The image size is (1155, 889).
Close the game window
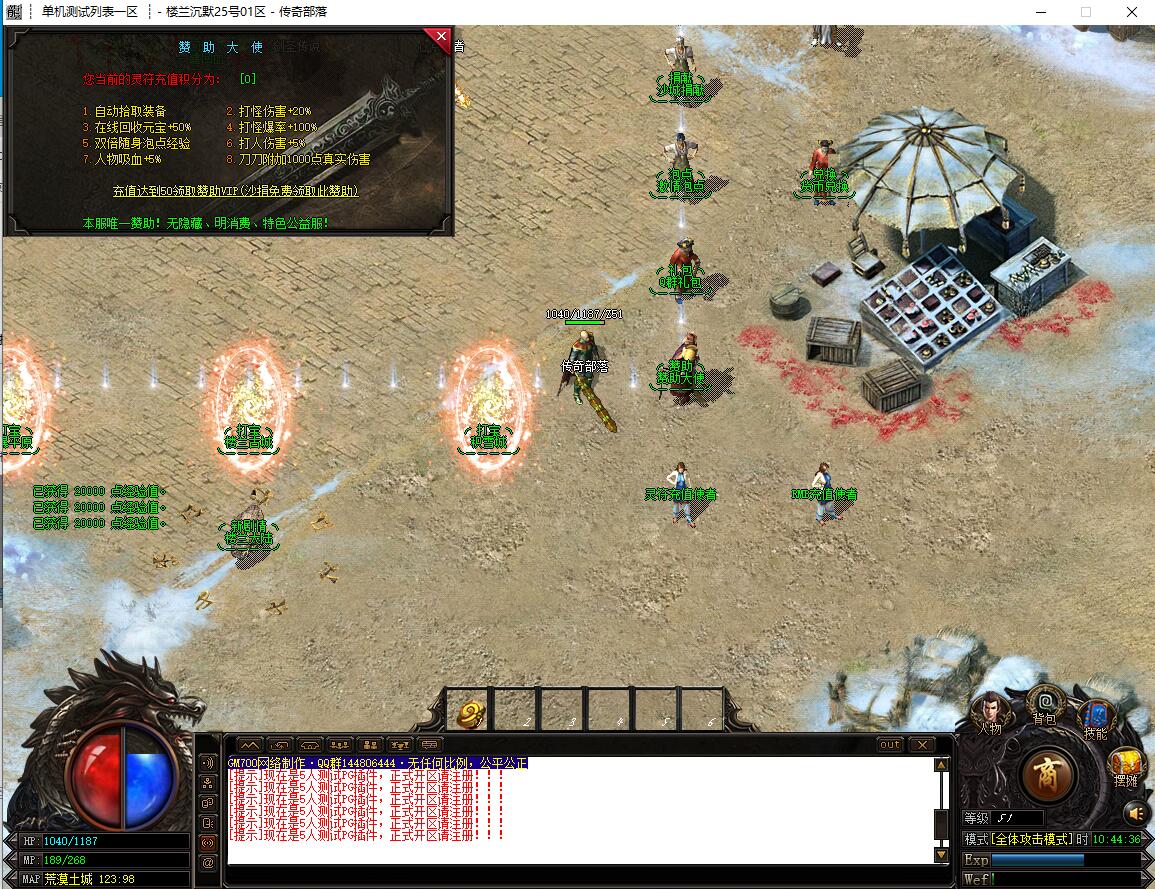(1132, 12)
